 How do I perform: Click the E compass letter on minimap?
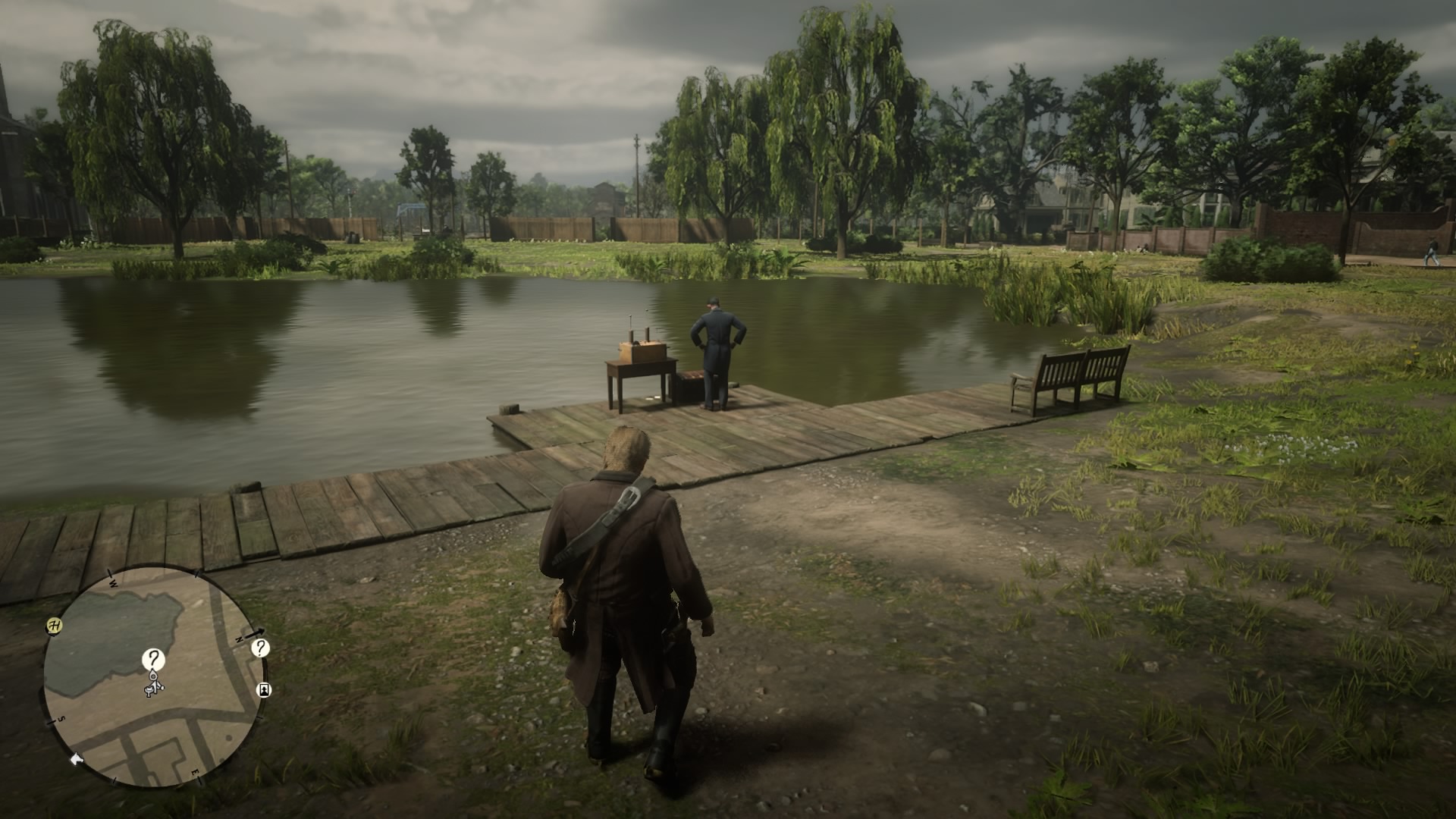click(x=196, y=771)
